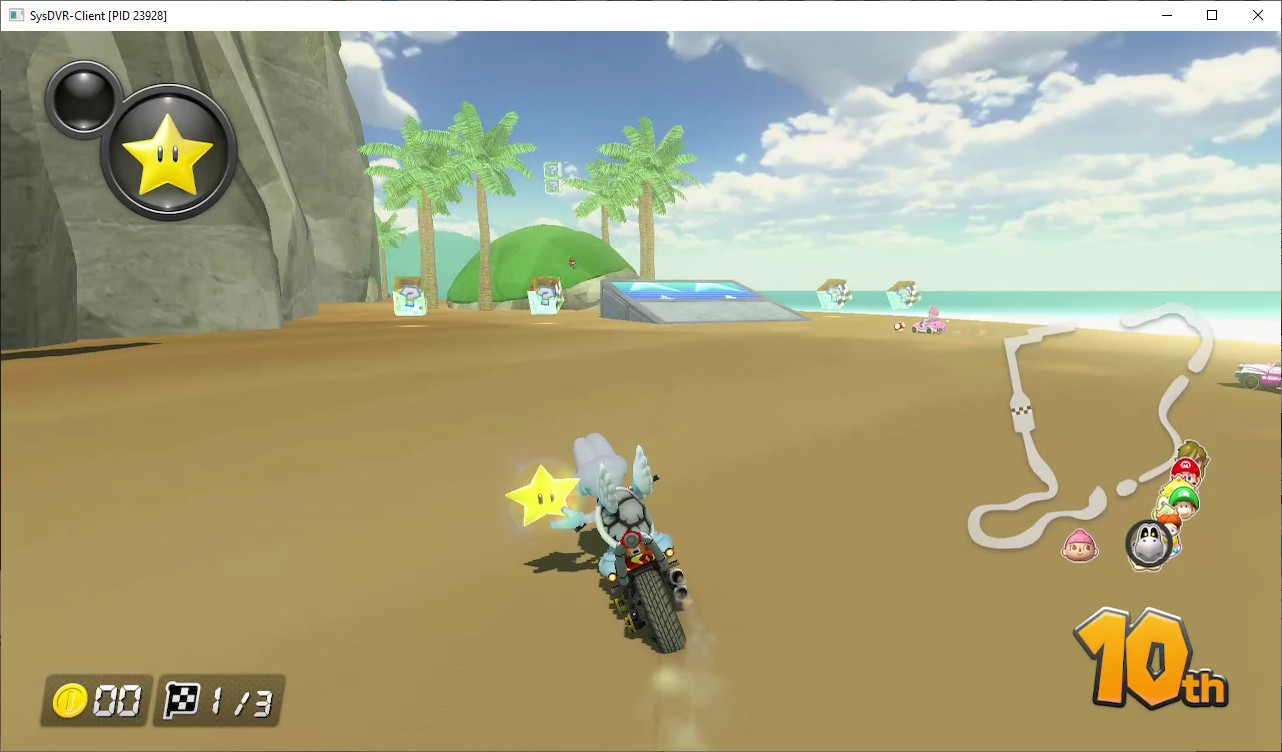Select Mario's head icon on the minimap
Viewport: 1282px width, 752px height.
point(1187,468)
